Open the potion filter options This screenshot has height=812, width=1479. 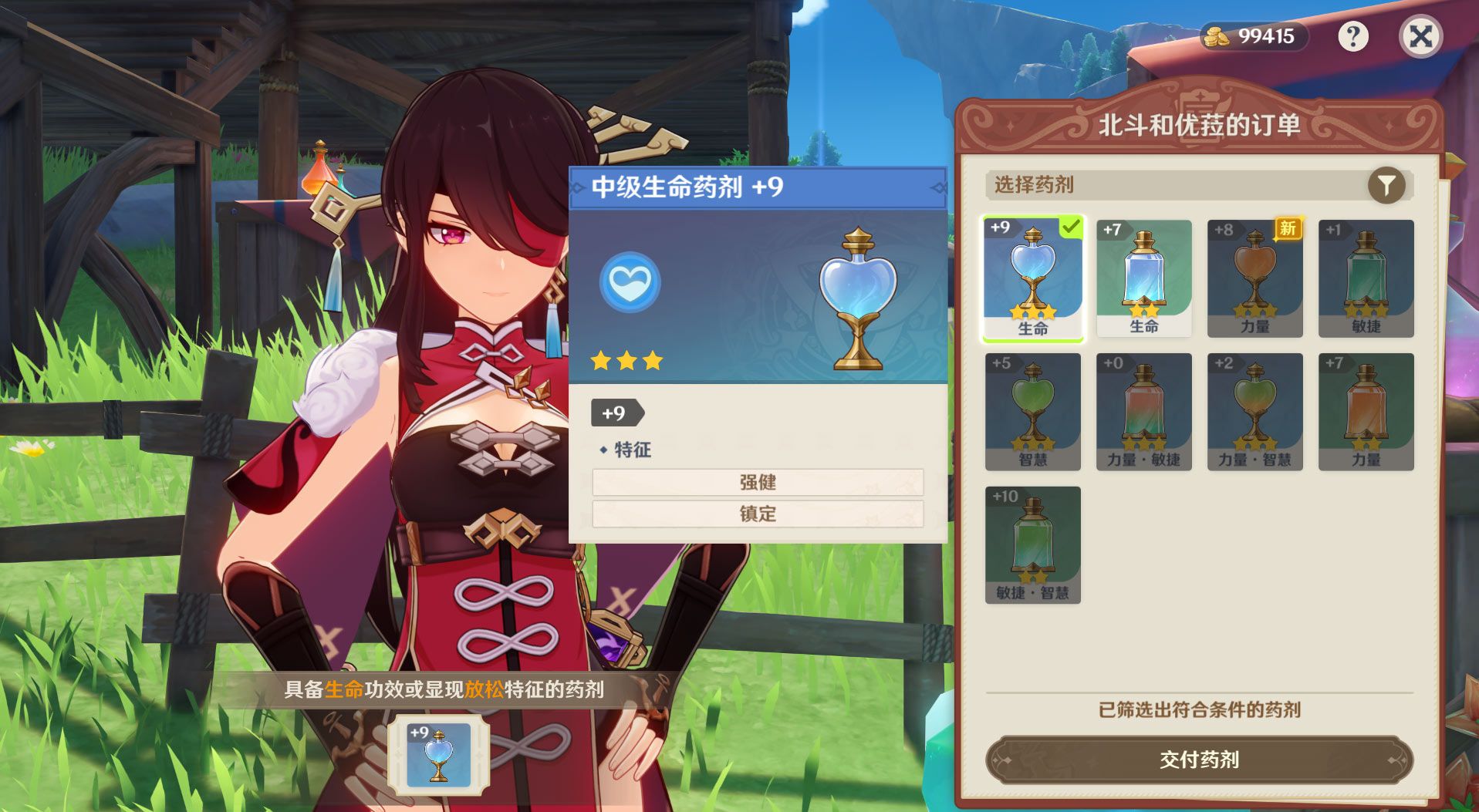coord(1388,184)
